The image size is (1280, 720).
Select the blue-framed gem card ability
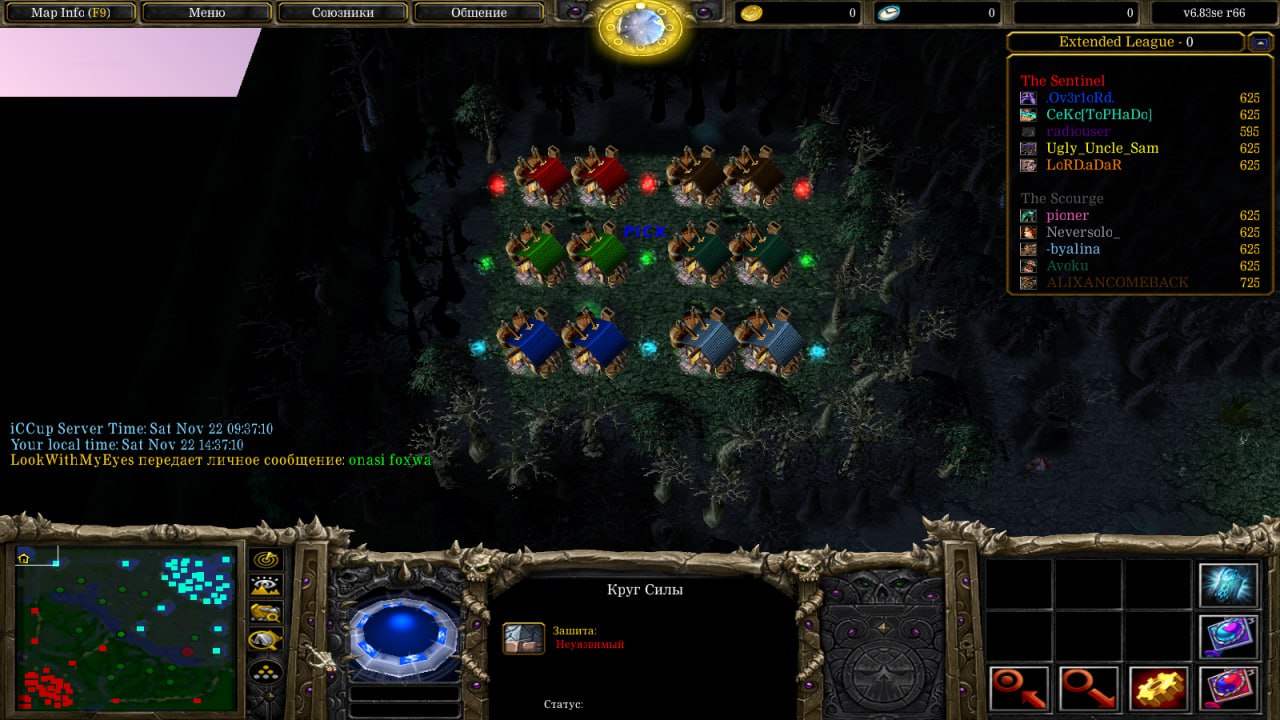(x=1228, y=637)
